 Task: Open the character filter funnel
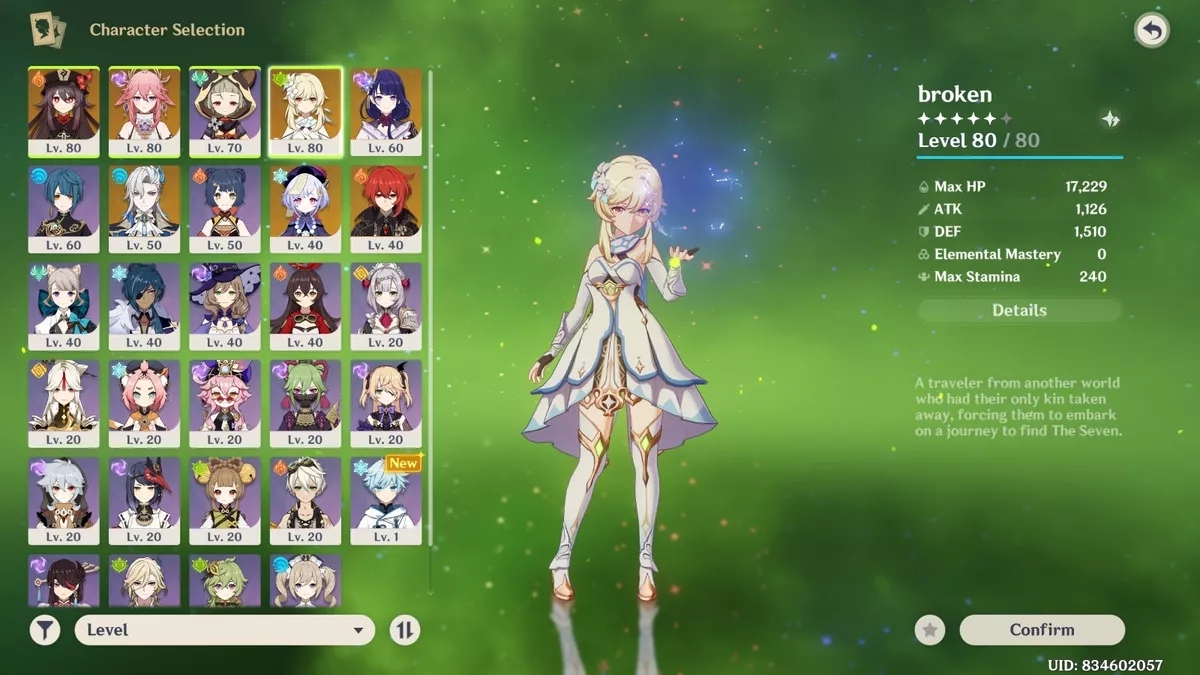point(44,630)
